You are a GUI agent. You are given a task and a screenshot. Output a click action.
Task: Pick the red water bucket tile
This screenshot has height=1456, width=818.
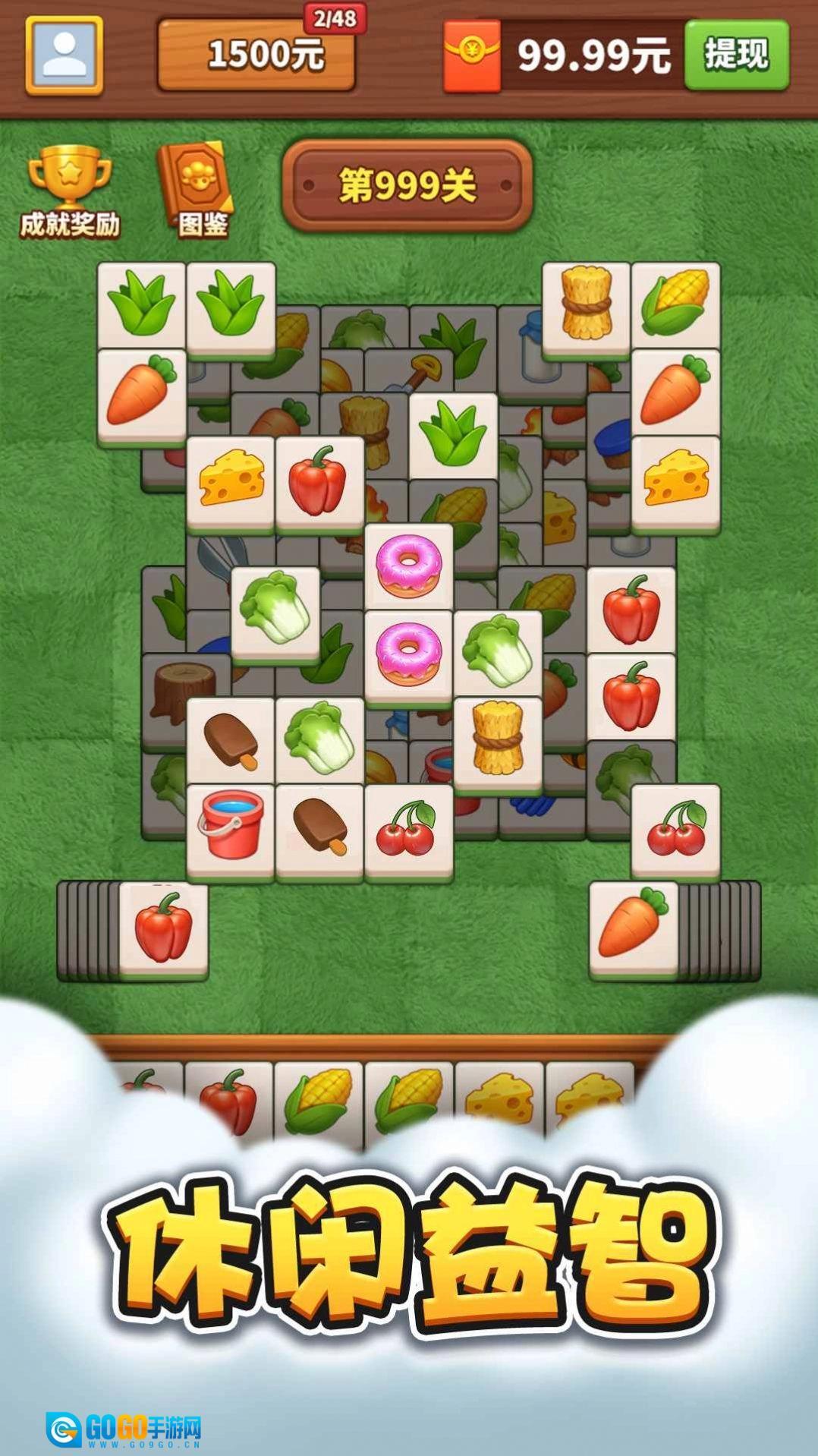click(230, 828)
